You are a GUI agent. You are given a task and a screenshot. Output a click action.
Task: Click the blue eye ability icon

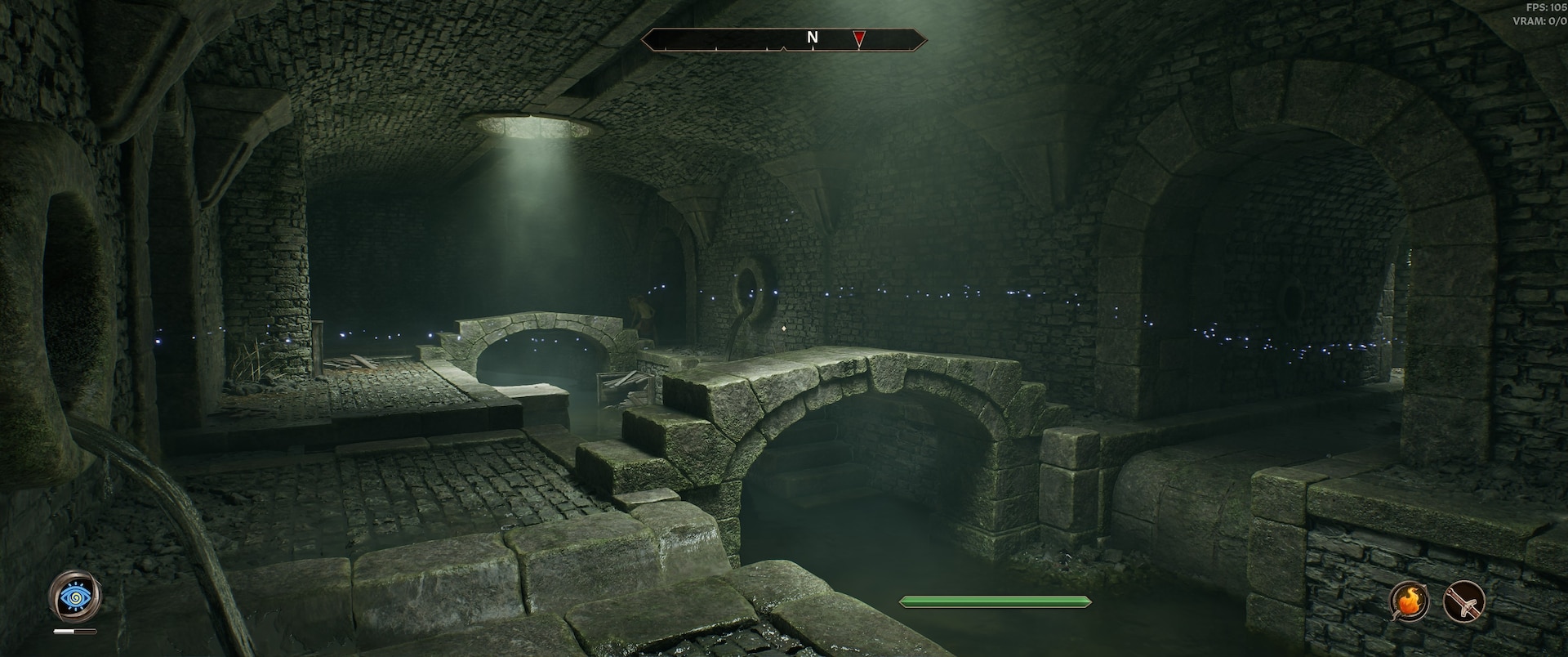(x=75, y=598)
